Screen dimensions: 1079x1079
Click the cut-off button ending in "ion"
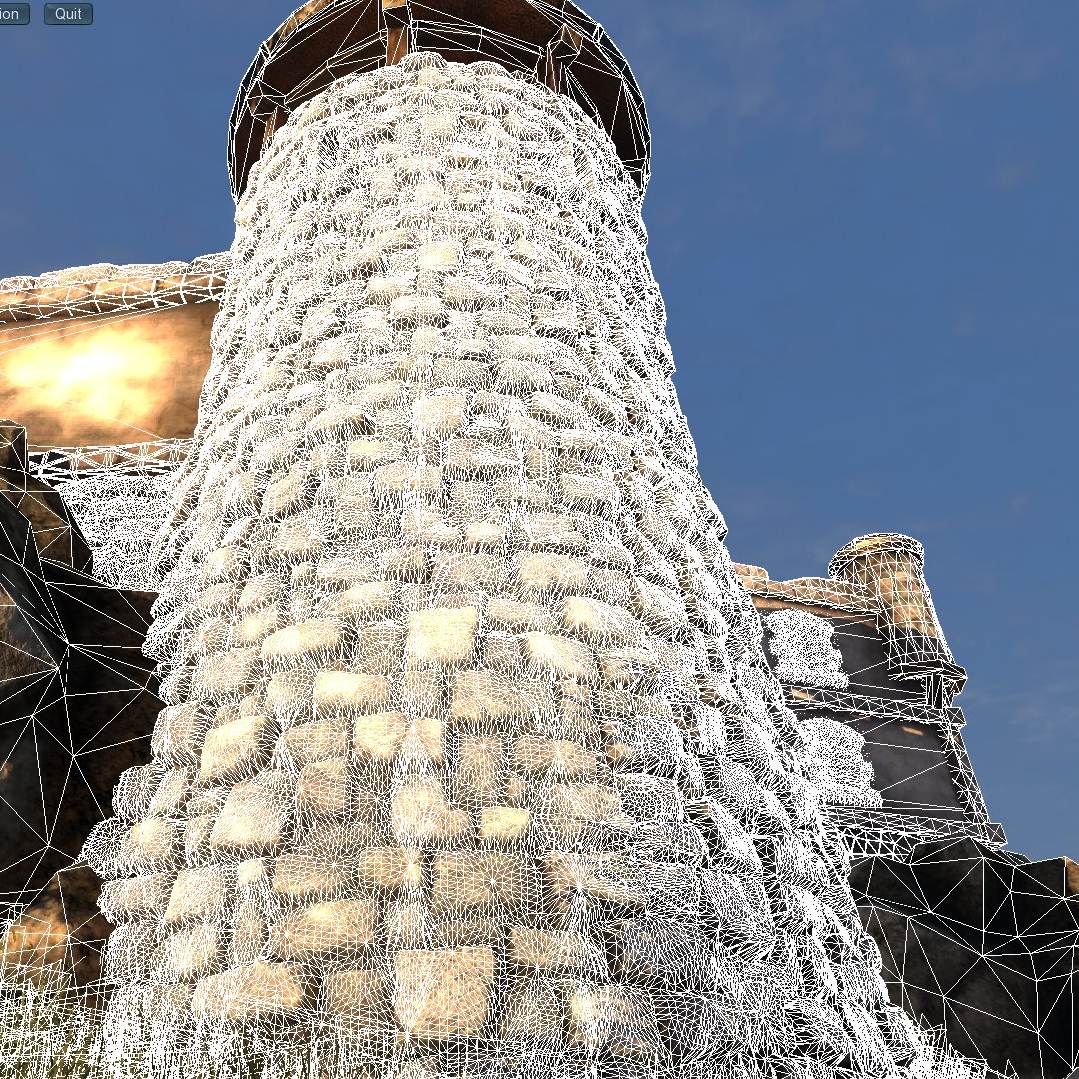pyautogui.click(x=13, y=14)
